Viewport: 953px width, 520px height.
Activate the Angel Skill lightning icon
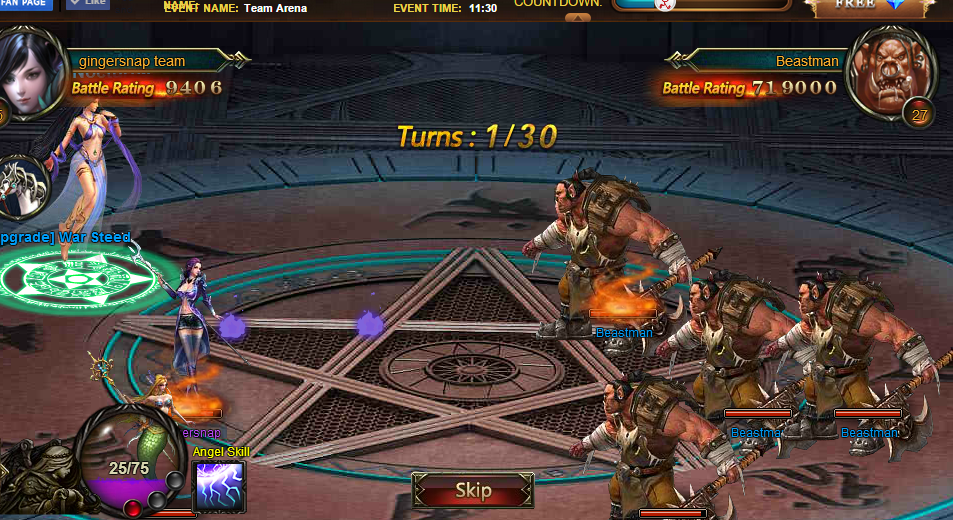point(219,486)
